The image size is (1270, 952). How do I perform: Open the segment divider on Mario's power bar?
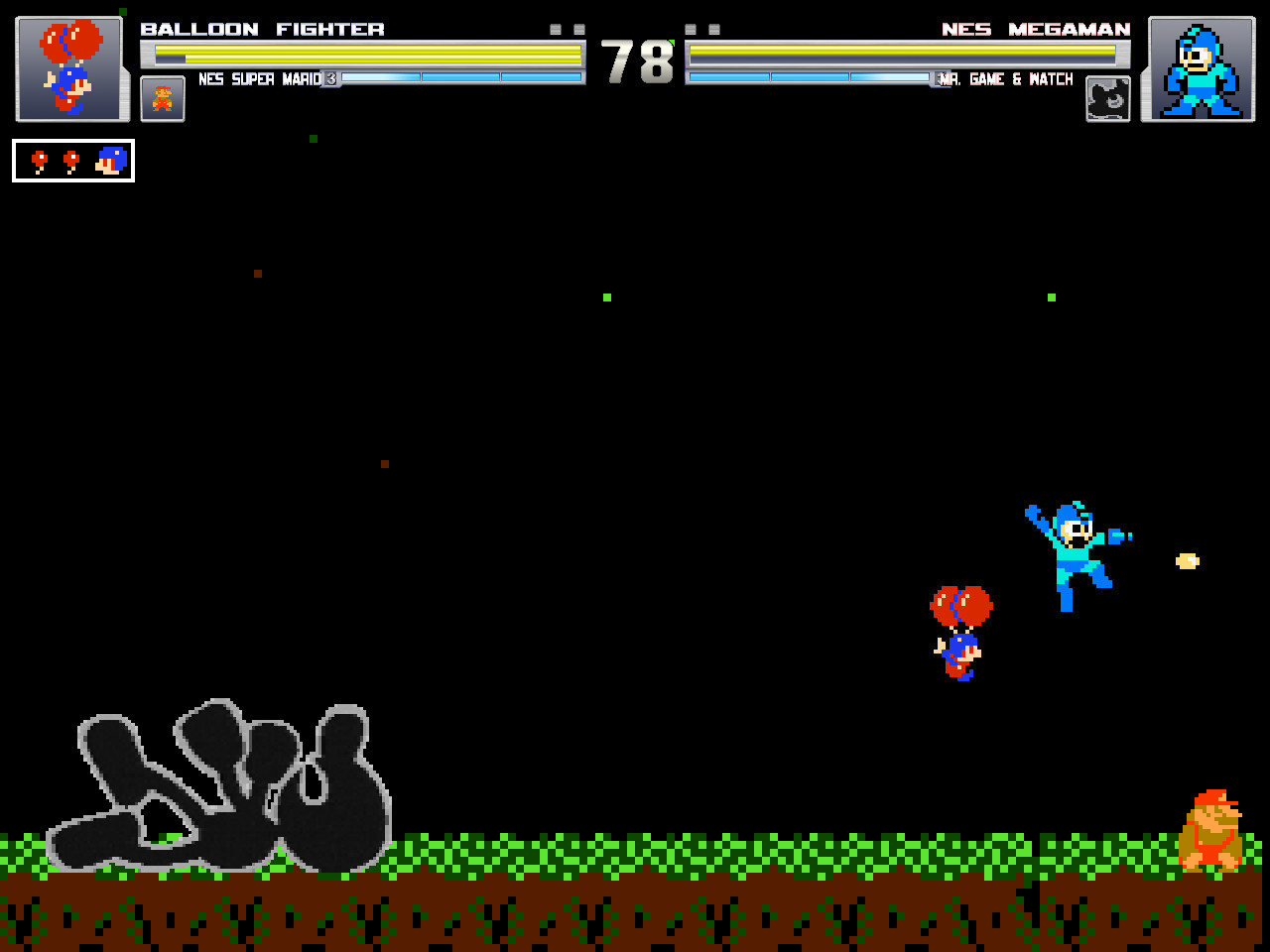423,77
